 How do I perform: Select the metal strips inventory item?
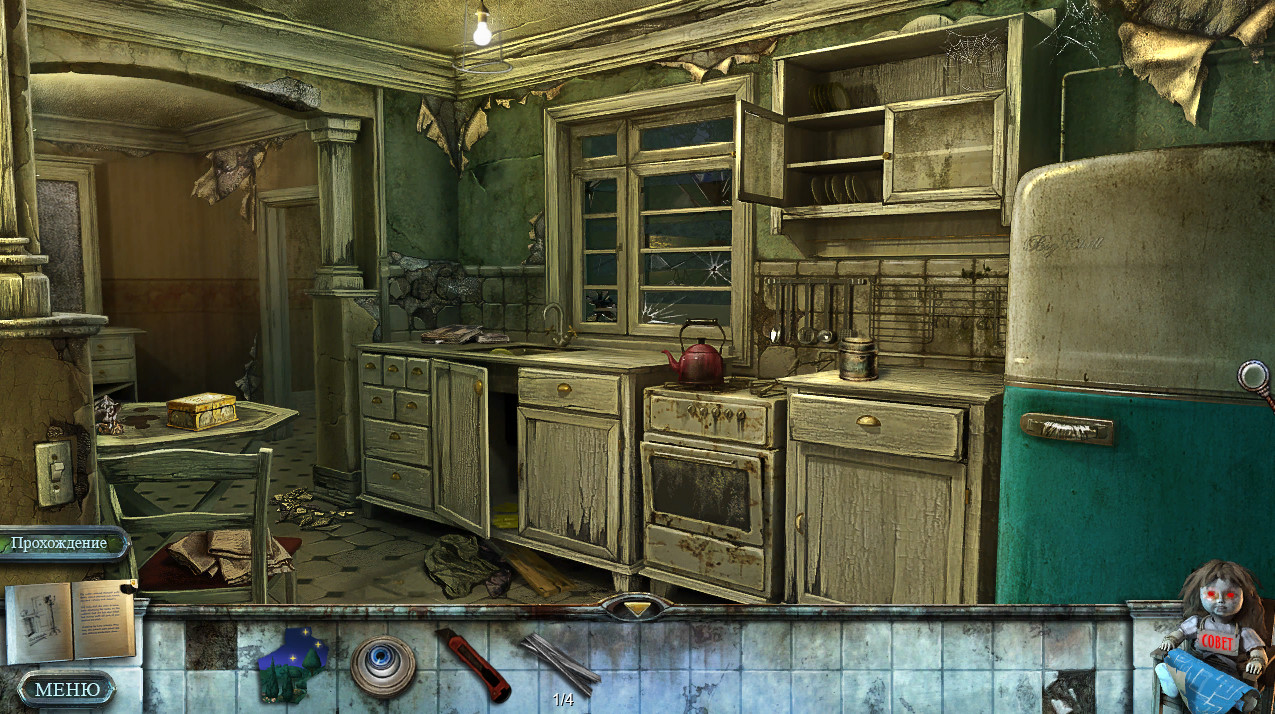pyautogui.click(x=562, y=661)
